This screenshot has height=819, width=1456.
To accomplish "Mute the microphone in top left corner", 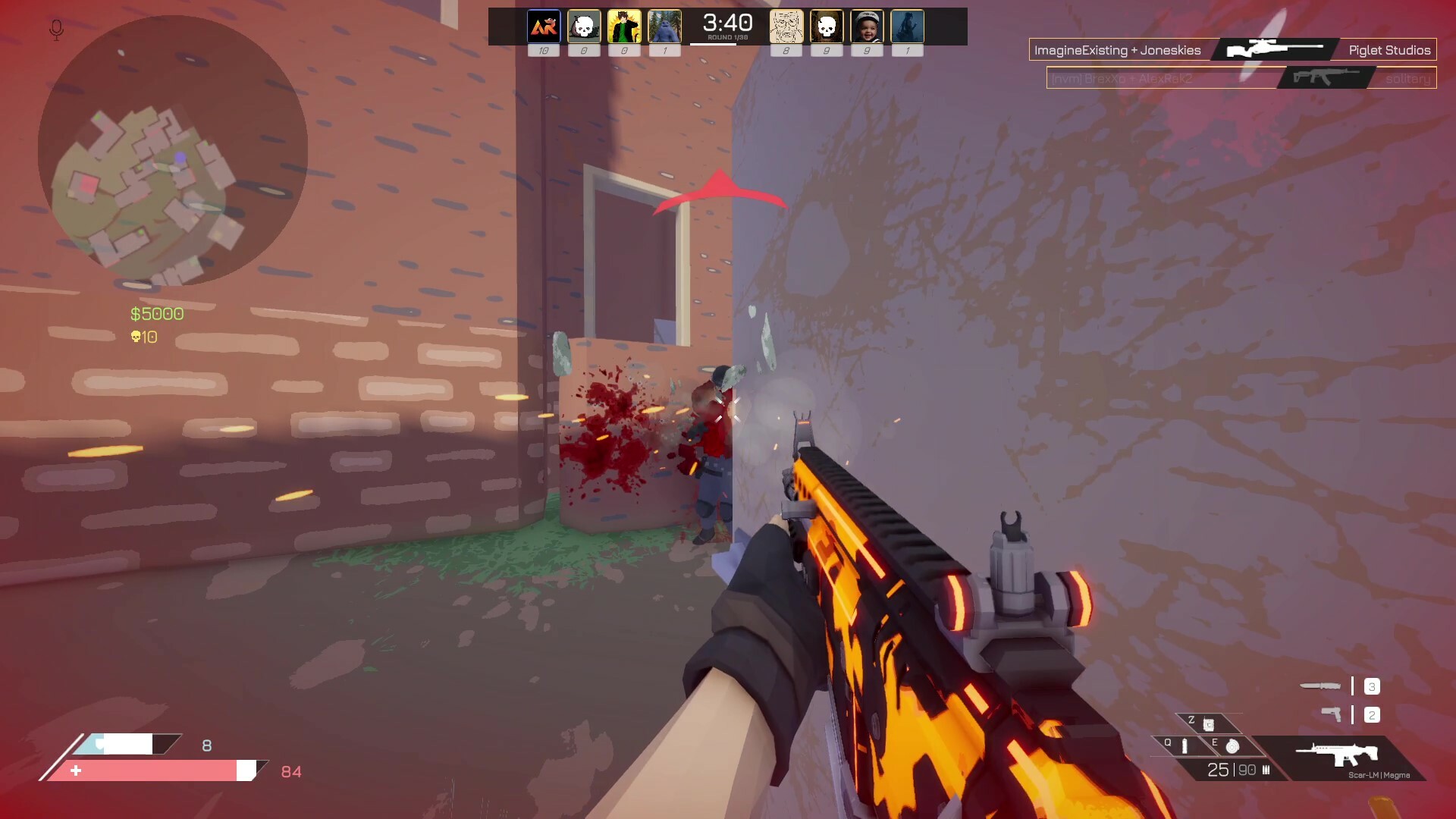I will coord(55,29).
